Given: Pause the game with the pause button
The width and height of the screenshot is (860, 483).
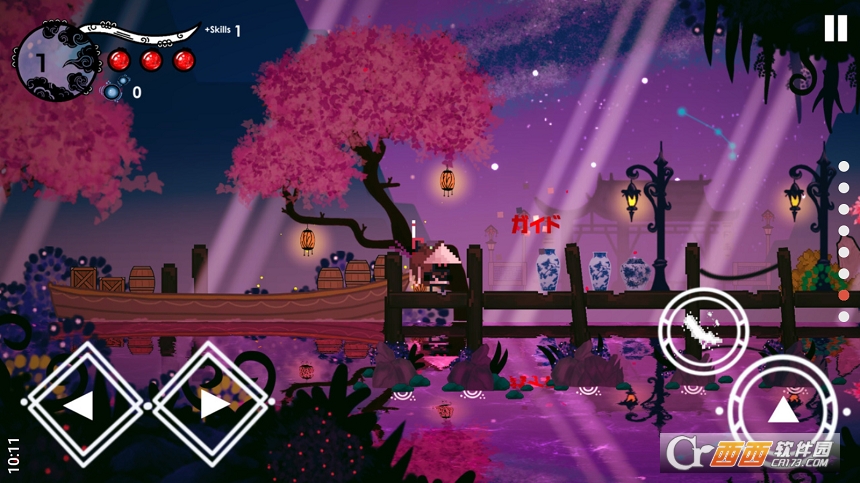Looking at the screenshot, I should coord(835,29).
